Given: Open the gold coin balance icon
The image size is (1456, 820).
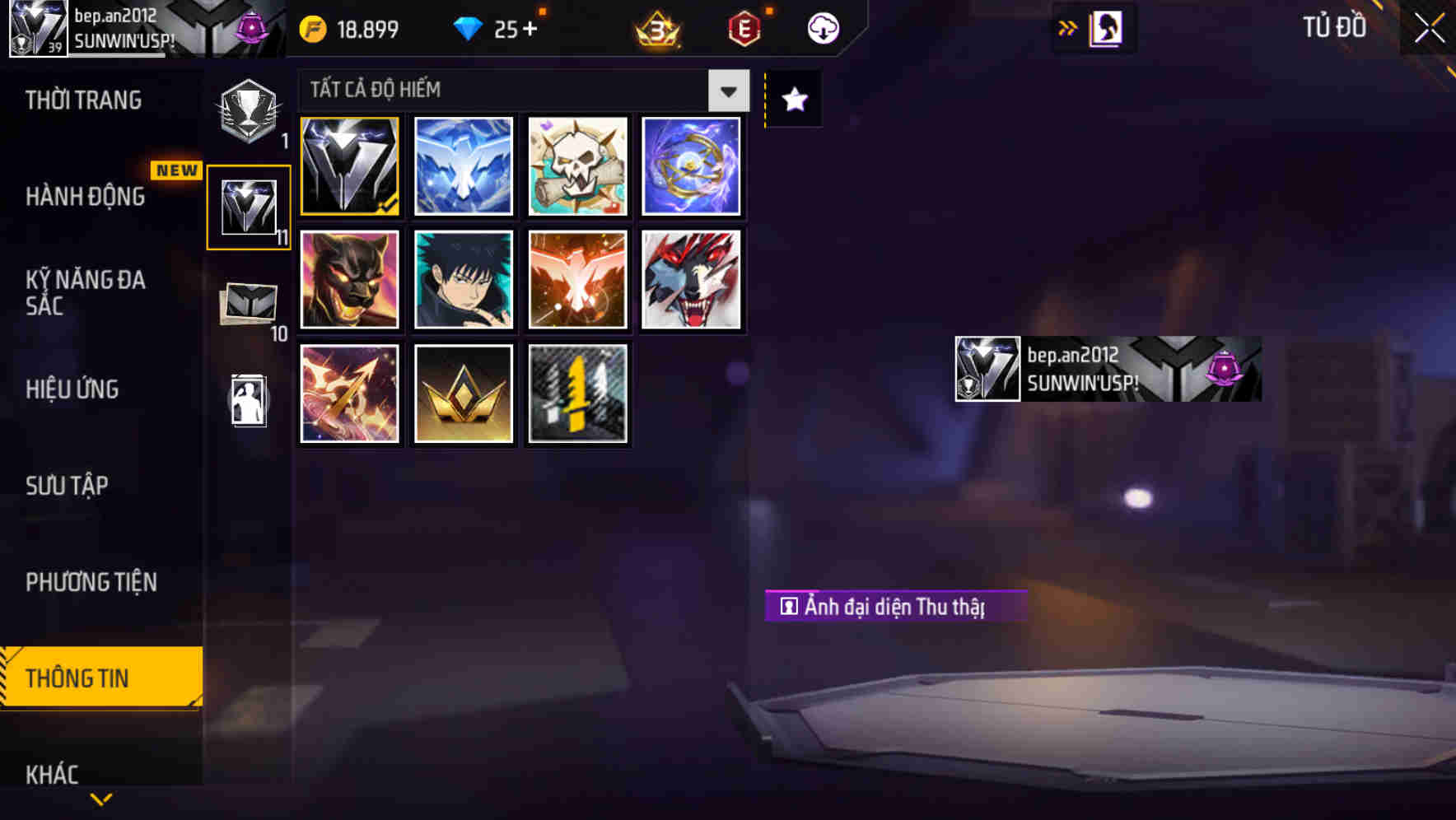Looking at the screenshot, I should click(313, 27).
